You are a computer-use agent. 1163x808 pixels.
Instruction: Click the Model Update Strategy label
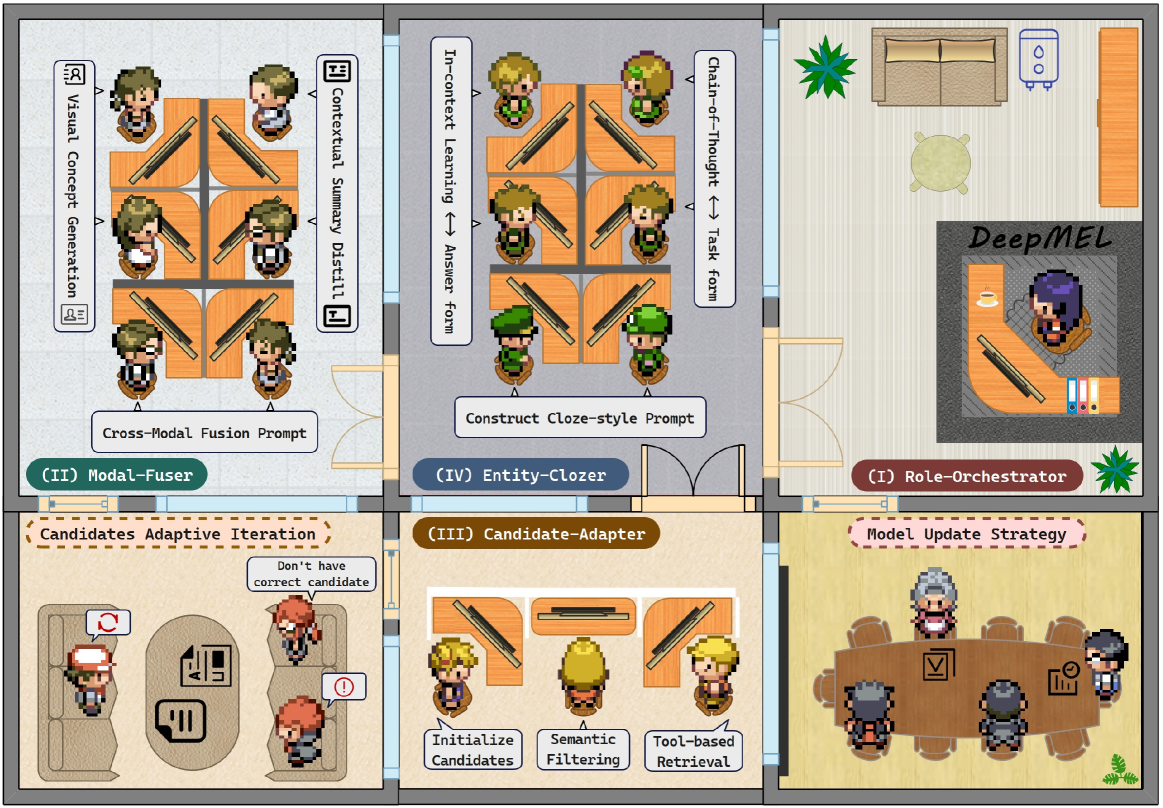pyautogui.click(x=967, y=533)
